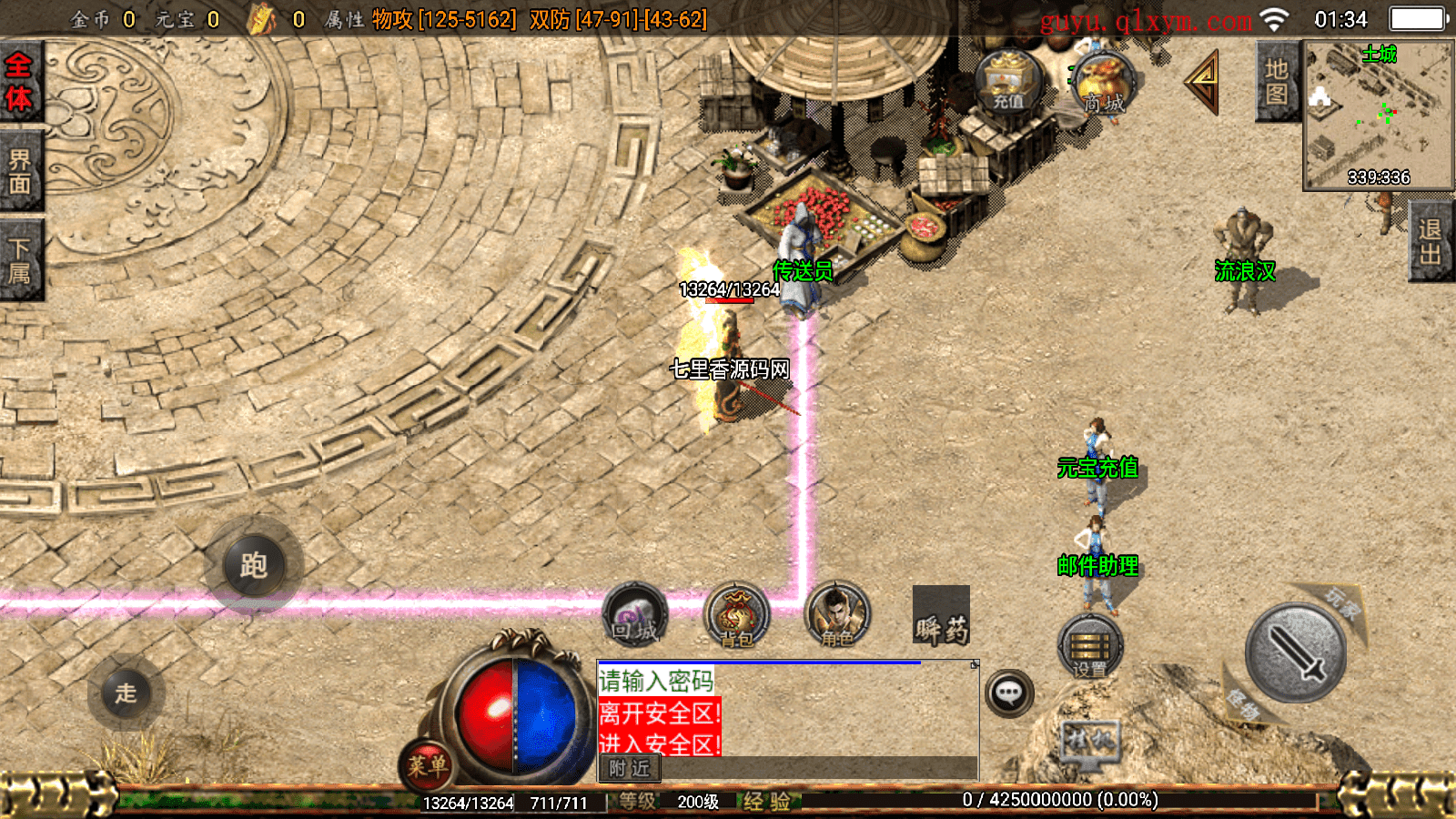Image resolution: width=1456 pixels, height=819 pixels.
Task: Use the 回城 return-to-town icon
Action: [x=634, y=615]
